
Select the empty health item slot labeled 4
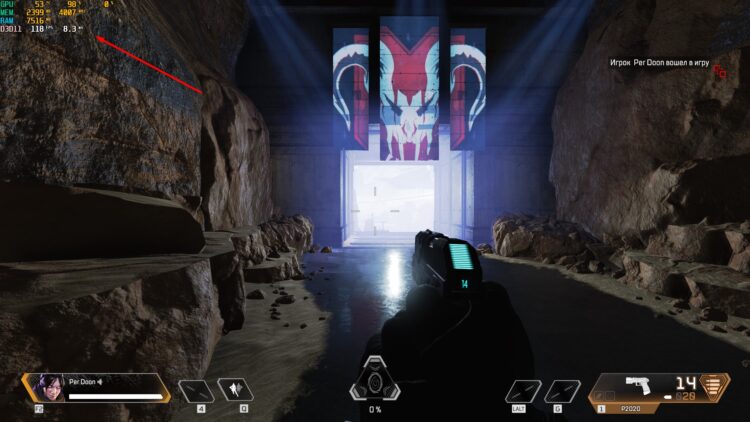point(196,391)
